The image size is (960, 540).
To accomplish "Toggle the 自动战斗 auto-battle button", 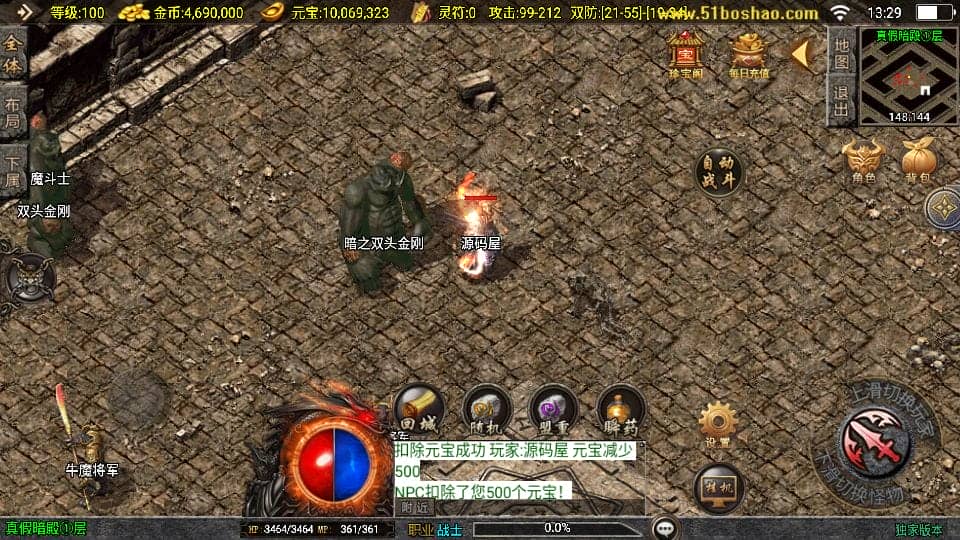I will tap(720, 174).
